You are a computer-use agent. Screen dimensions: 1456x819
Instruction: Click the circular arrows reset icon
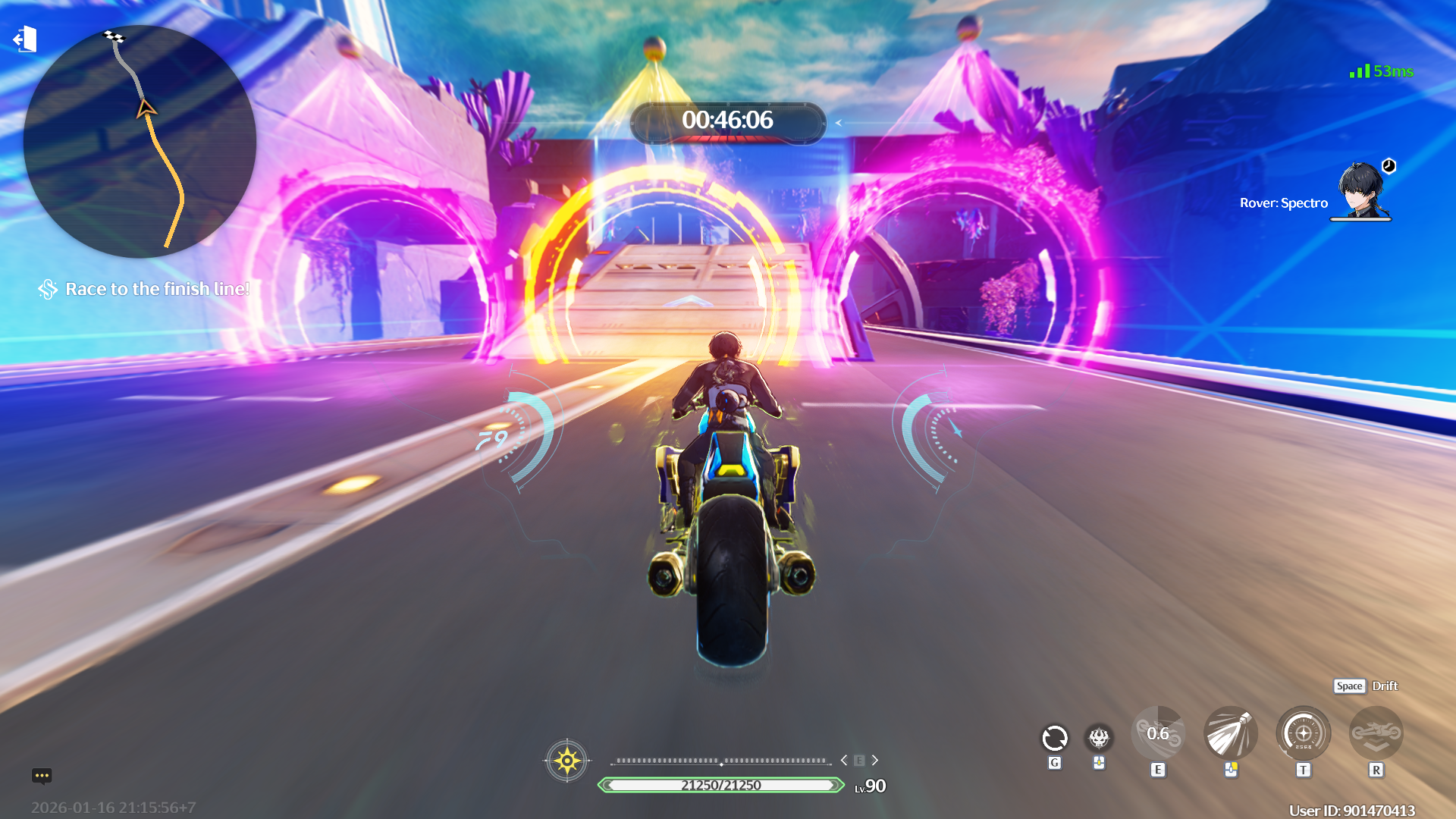[1054, 737]
